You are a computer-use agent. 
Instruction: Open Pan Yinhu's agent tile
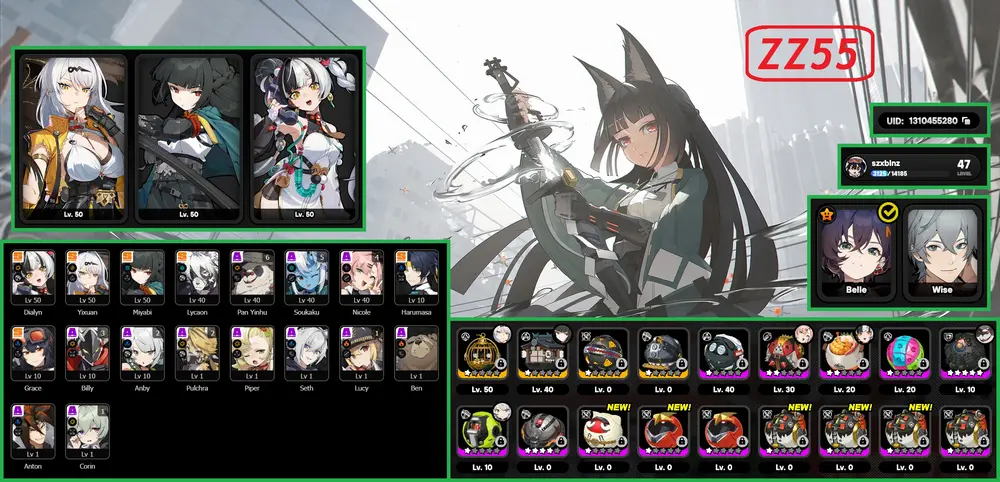[x=249, y=276]
